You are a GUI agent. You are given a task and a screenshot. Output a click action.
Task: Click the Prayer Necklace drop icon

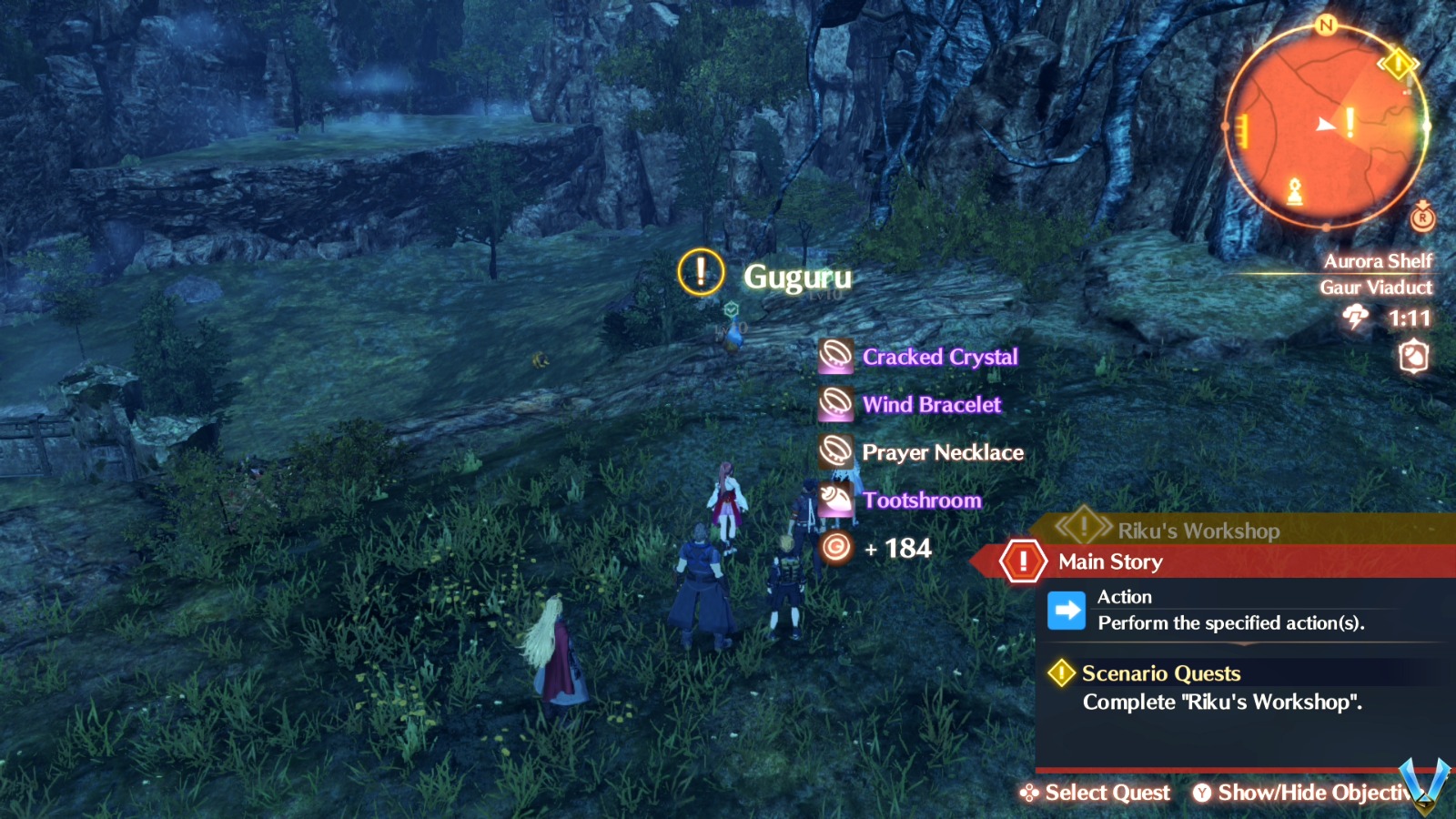pos(836,451)
